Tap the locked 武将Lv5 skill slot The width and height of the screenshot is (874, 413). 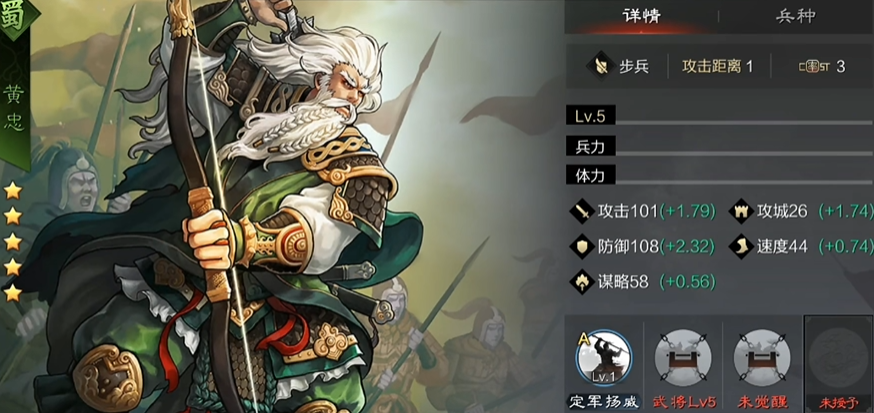coord(682,357)
